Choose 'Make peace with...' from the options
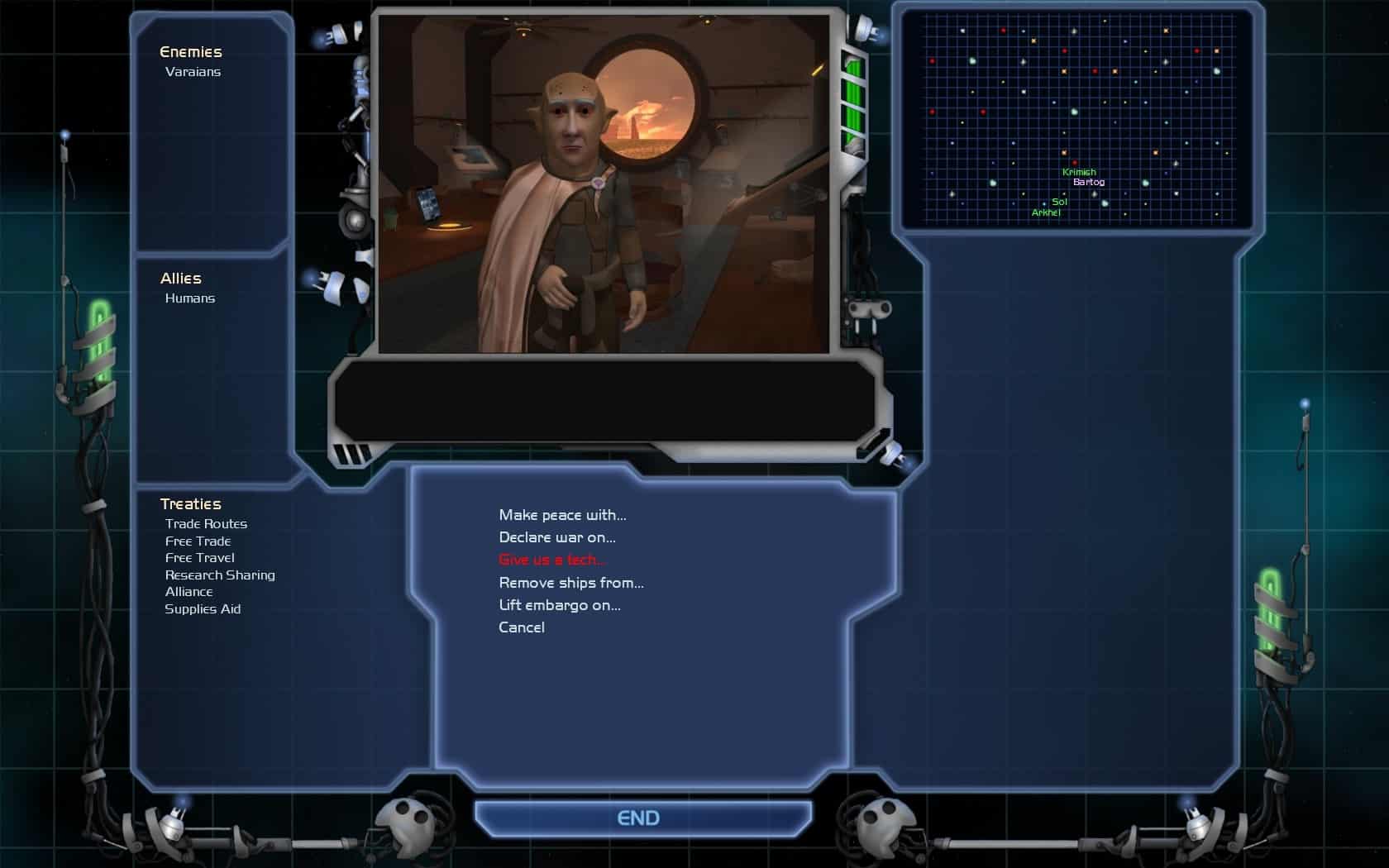 click(x=563, y=514)
